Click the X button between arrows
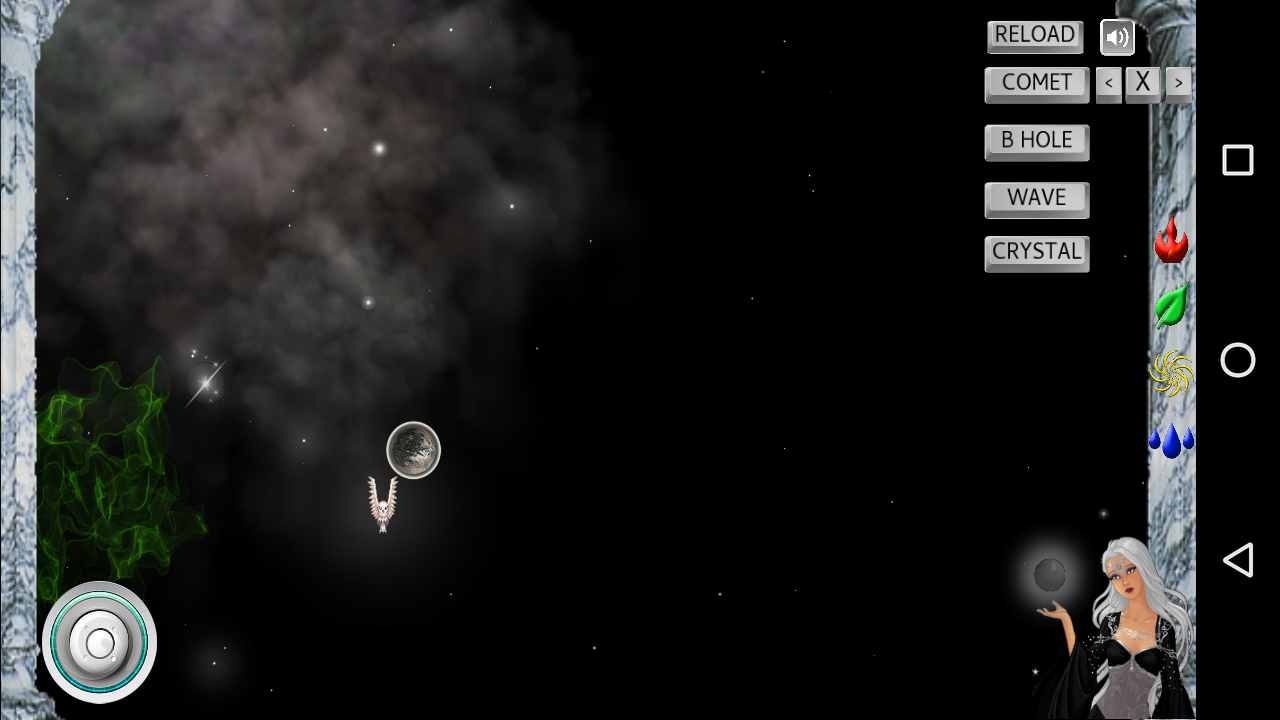This screenshot has height=720, width=1280. coord(1143,84)
